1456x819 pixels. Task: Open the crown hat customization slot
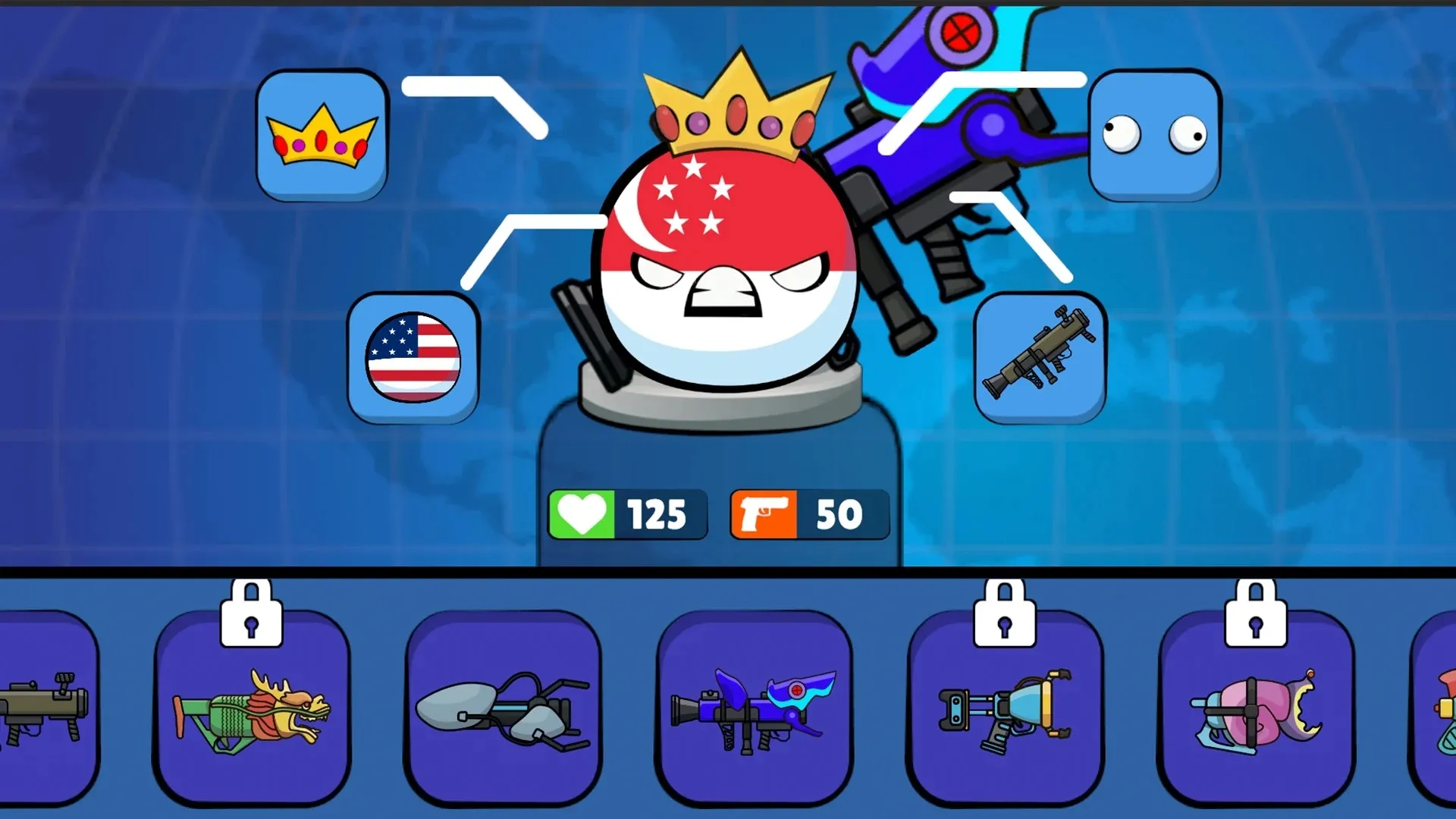322,136
